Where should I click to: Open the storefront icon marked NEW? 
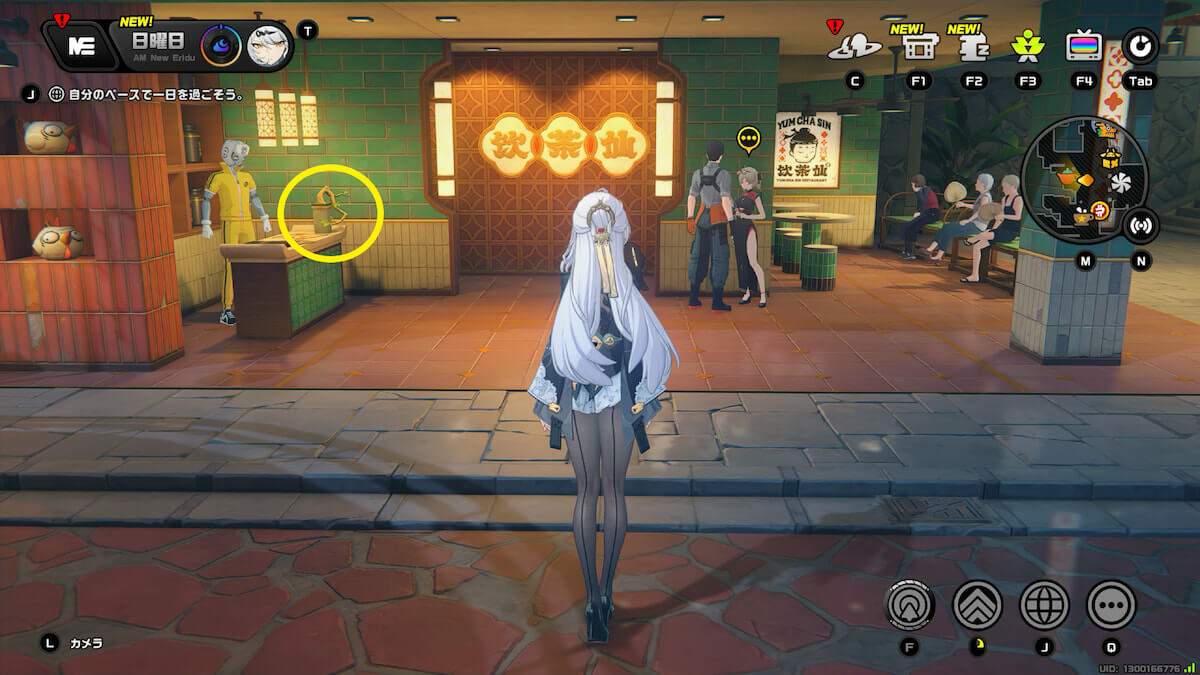919,47
